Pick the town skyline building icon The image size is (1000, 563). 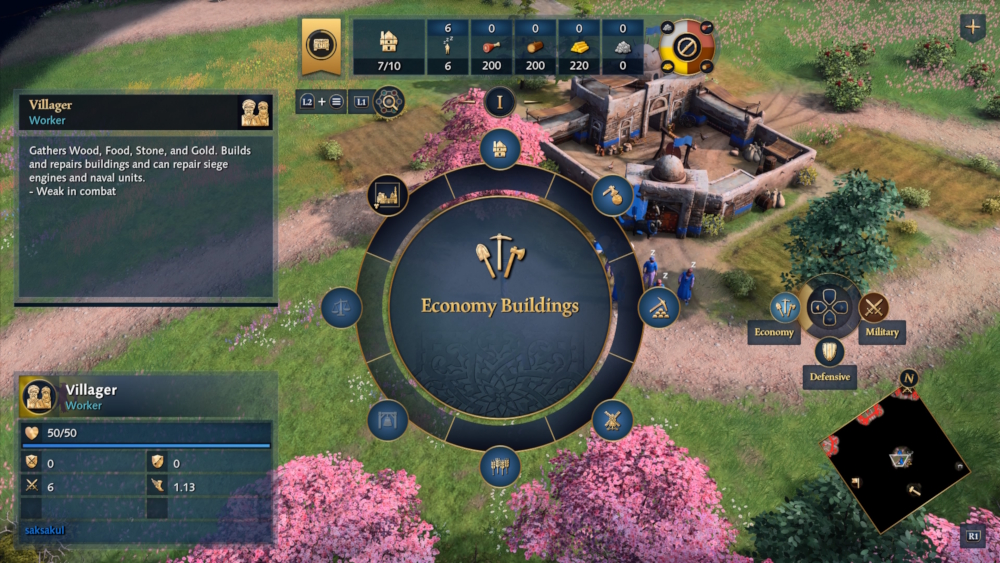click(x=388, y=195)
